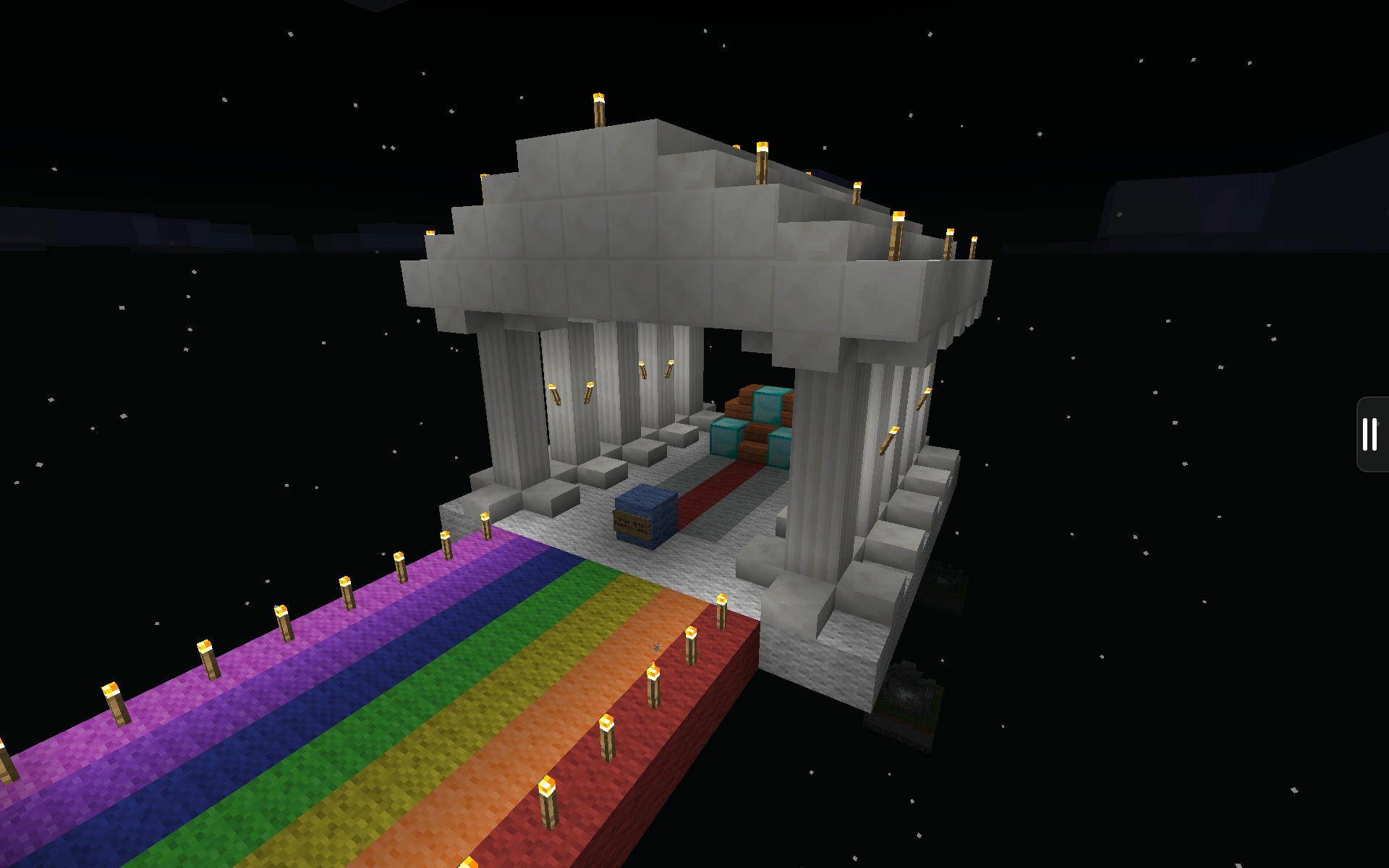Tap the pause button on the right edge

[x=1371, y=434]
